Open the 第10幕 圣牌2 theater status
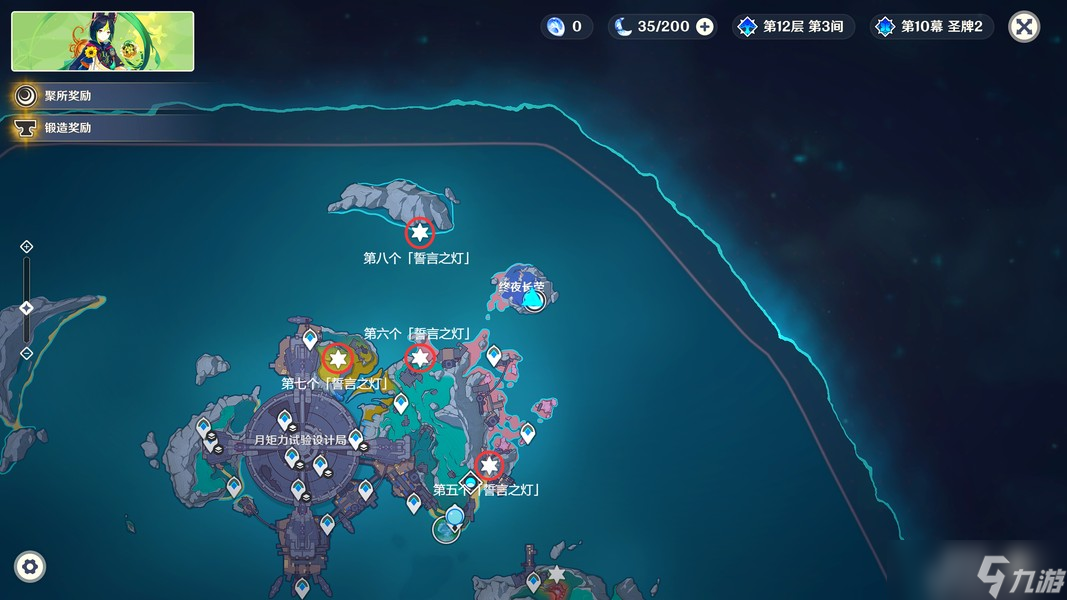This screenshot has width=1067, height=600. click(932, 27)
